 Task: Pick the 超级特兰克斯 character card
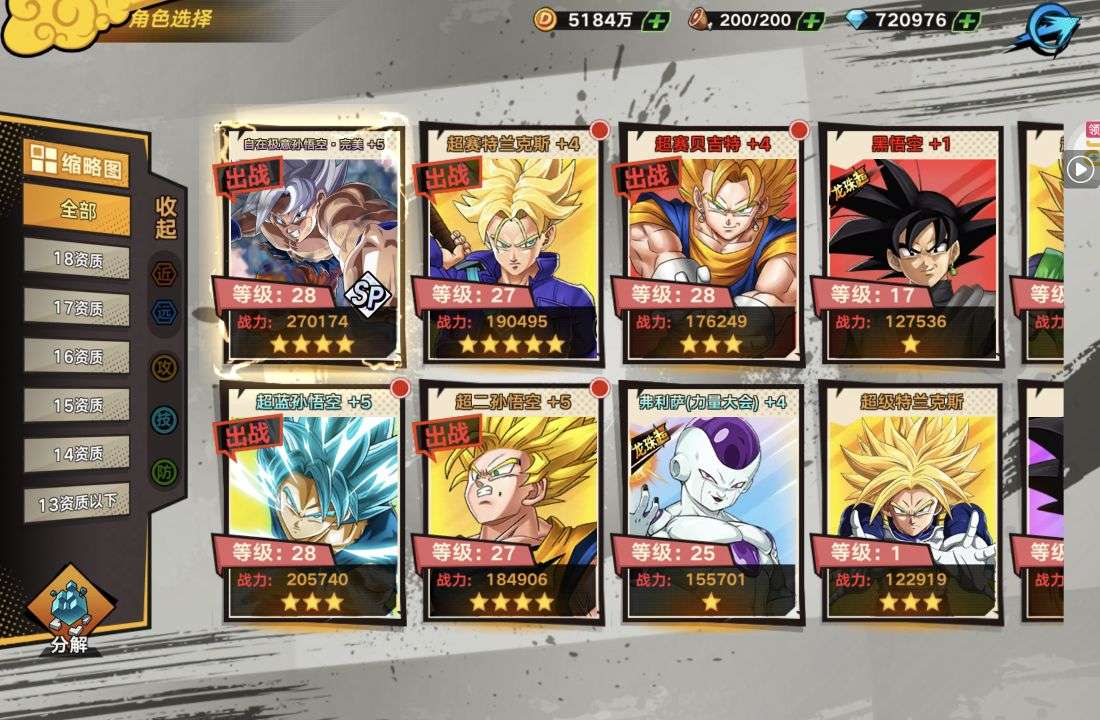tap(910, 500)
